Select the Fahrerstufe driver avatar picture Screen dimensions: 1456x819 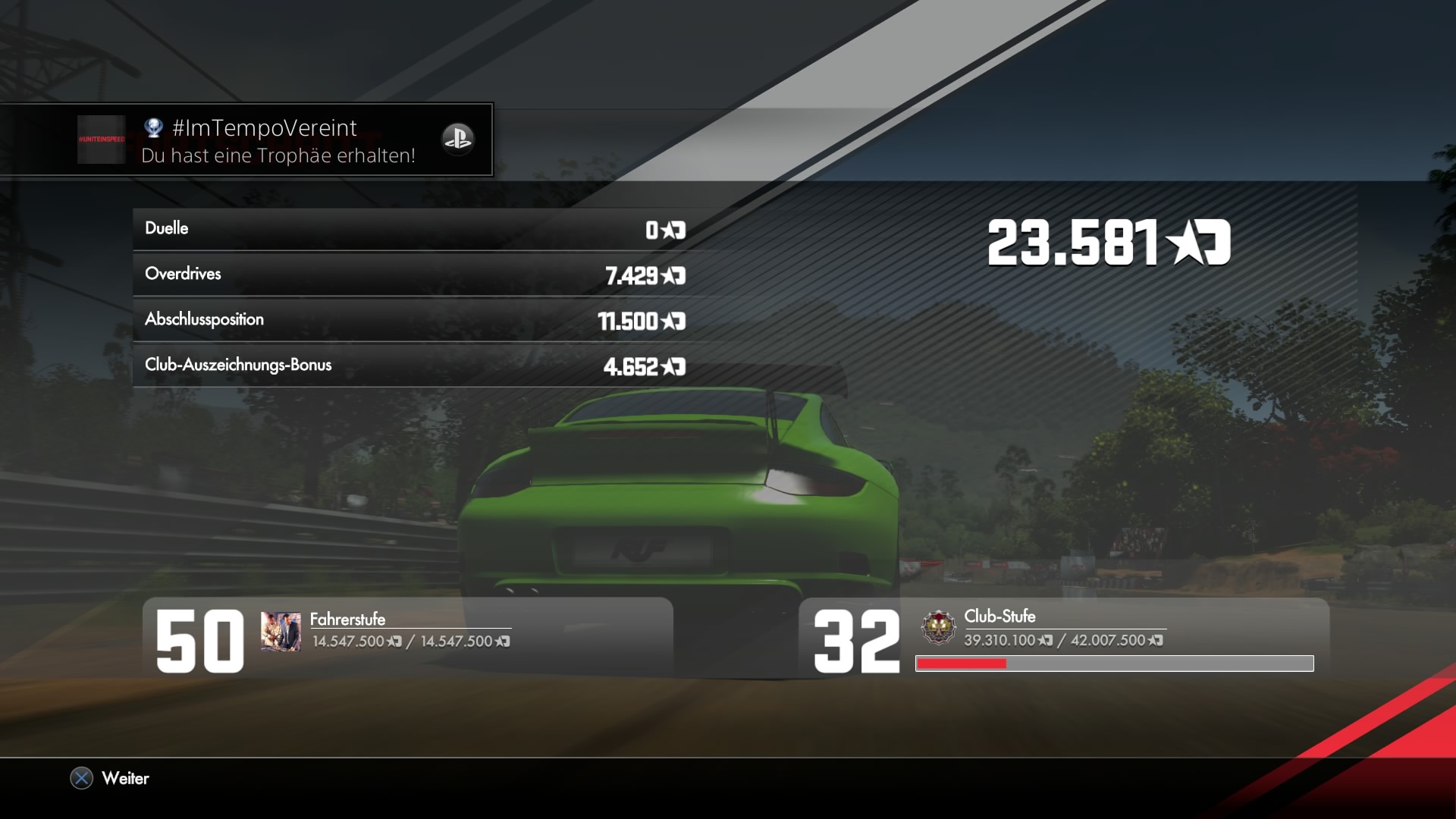[x=281, y=631]
